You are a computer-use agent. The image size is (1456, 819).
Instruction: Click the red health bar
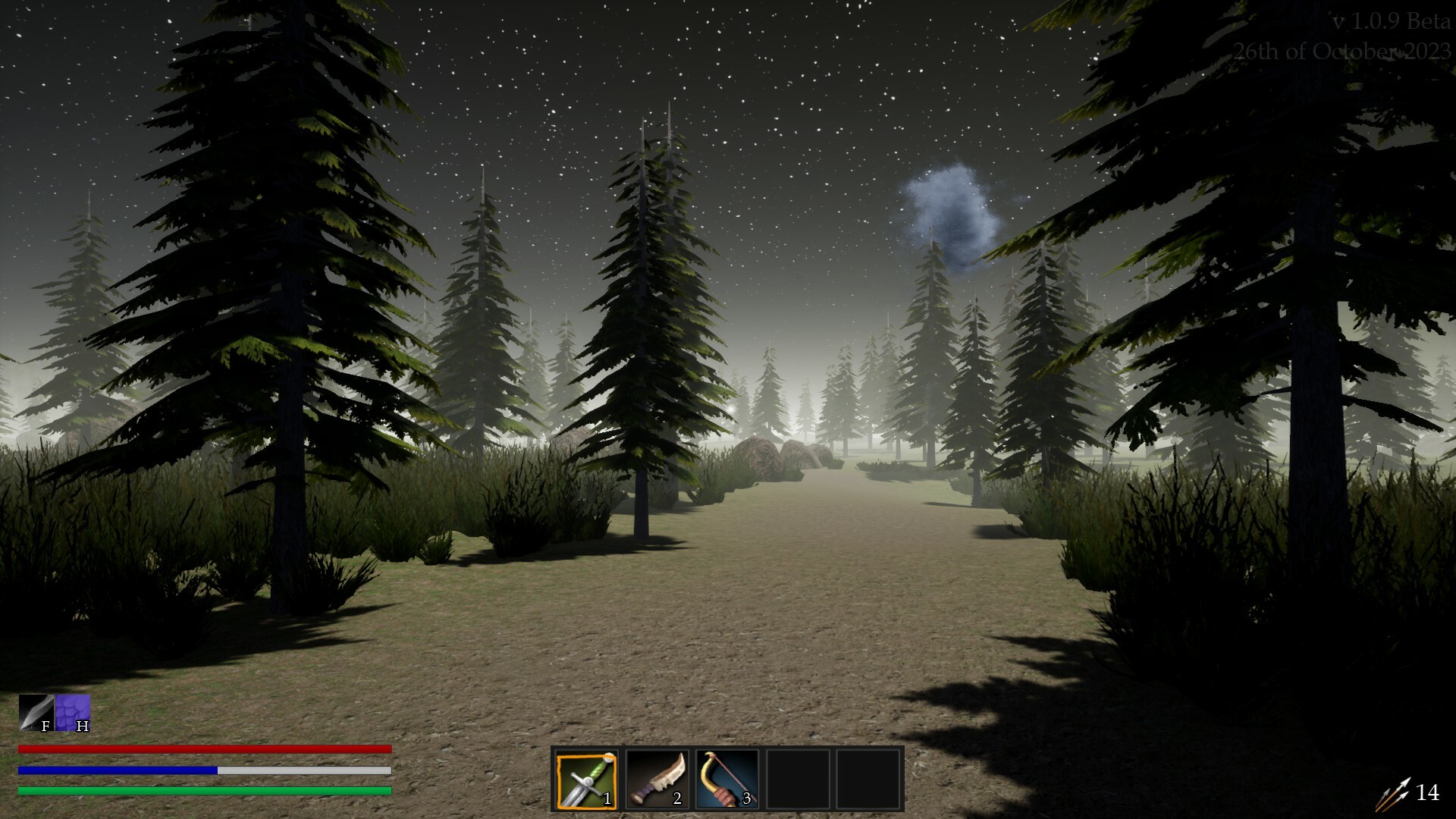pos(205,749)
